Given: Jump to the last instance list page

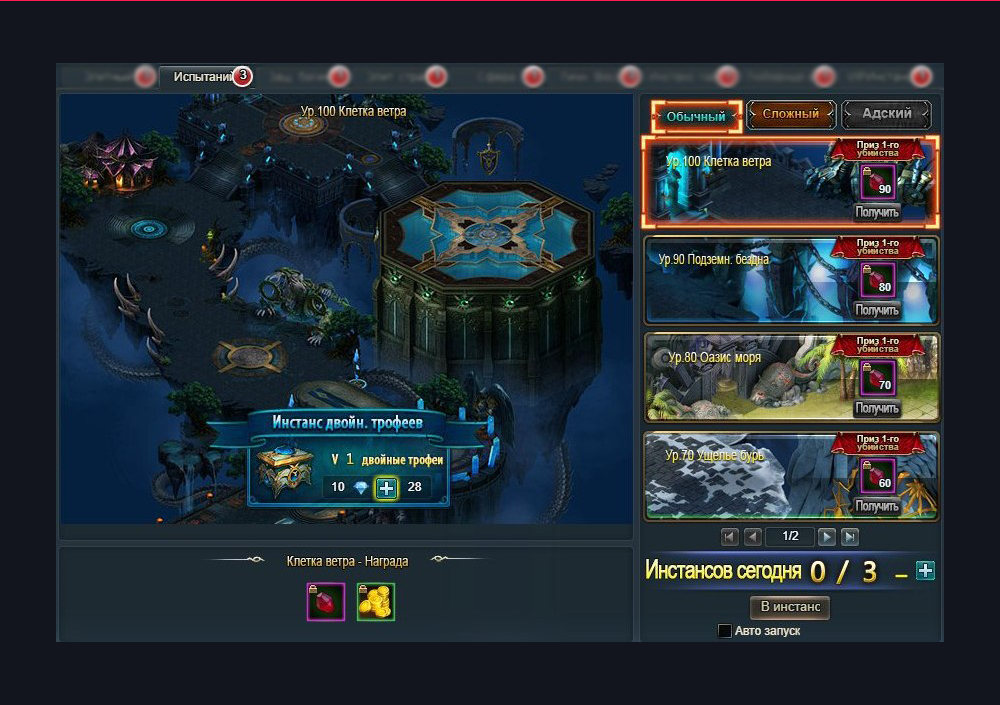Looking at the screenshot, I should (850, 537).
